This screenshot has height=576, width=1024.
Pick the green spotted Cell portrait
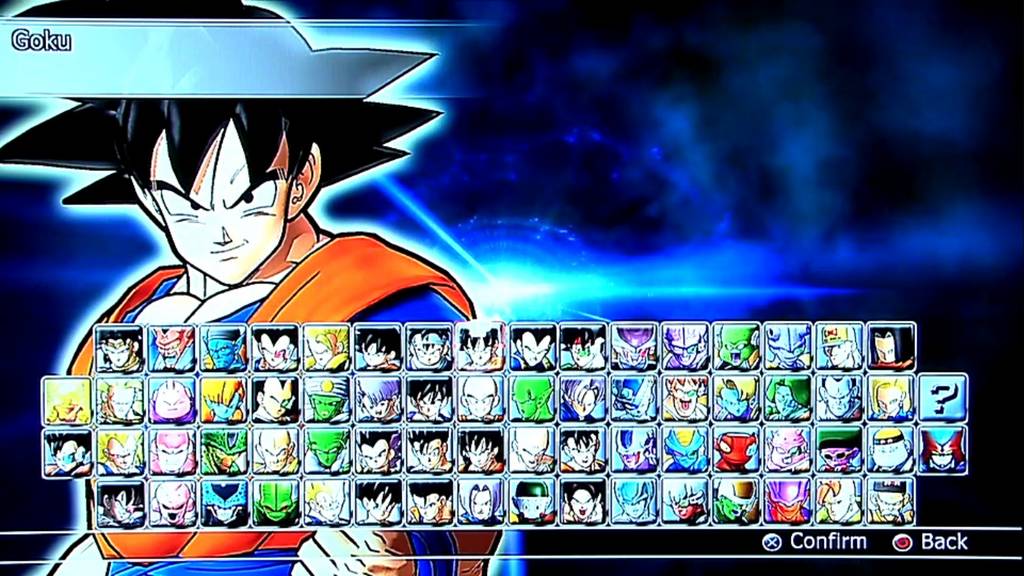tap(224, 450)
